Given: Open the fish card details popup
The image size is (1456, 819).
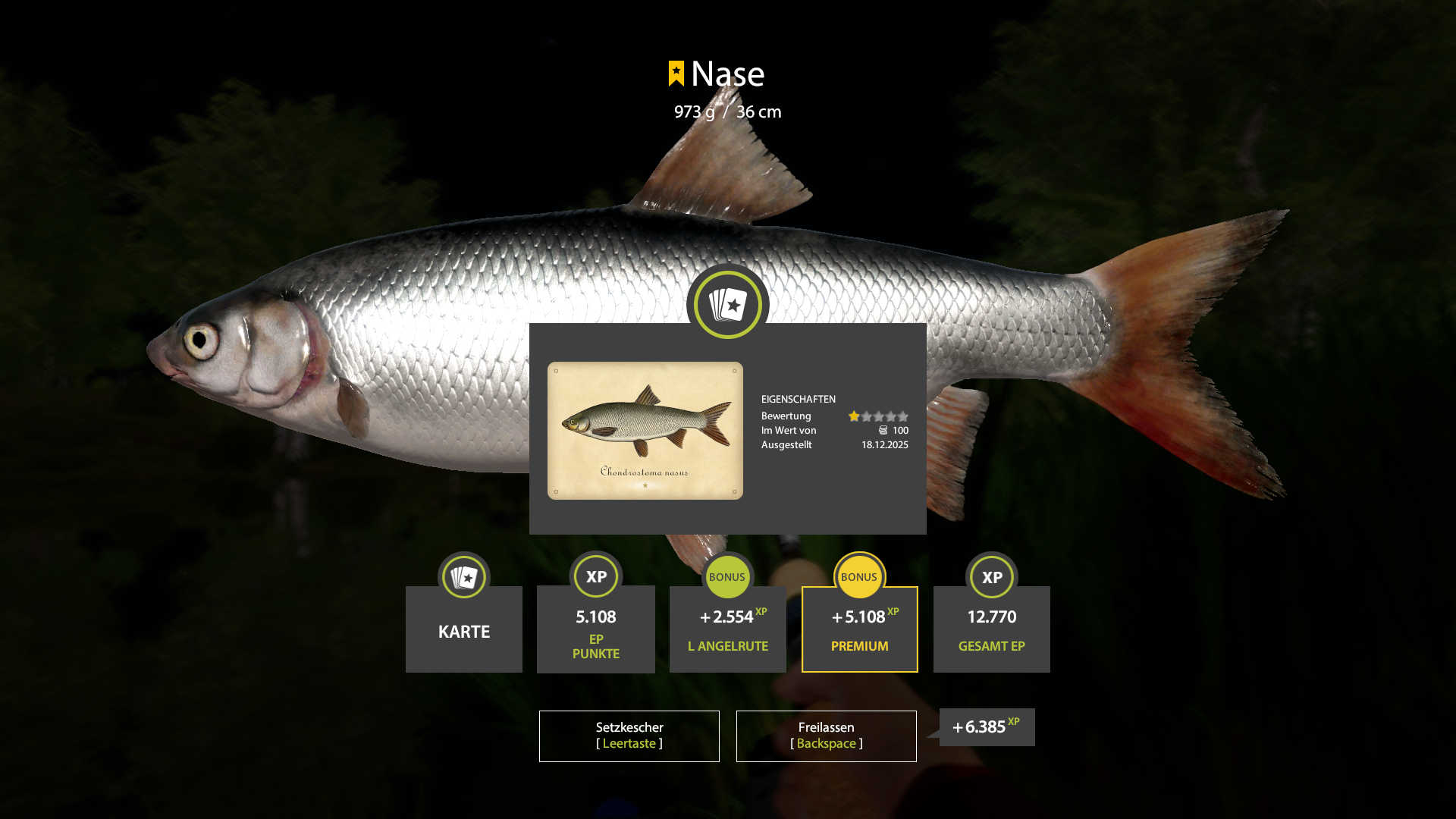Looking at the screenshot, I should click(x=727, y=429).
